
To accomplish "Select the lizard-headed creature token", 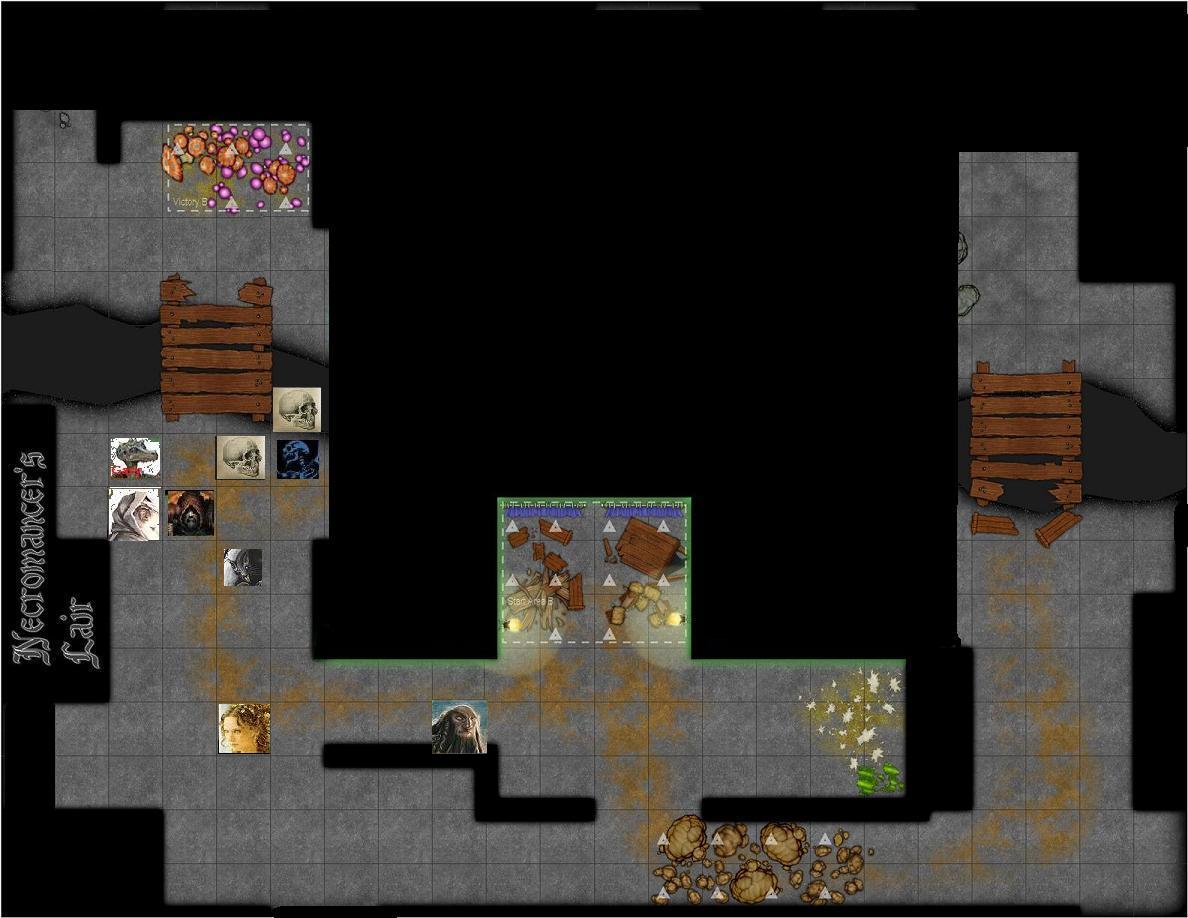I will pos(135,458).
